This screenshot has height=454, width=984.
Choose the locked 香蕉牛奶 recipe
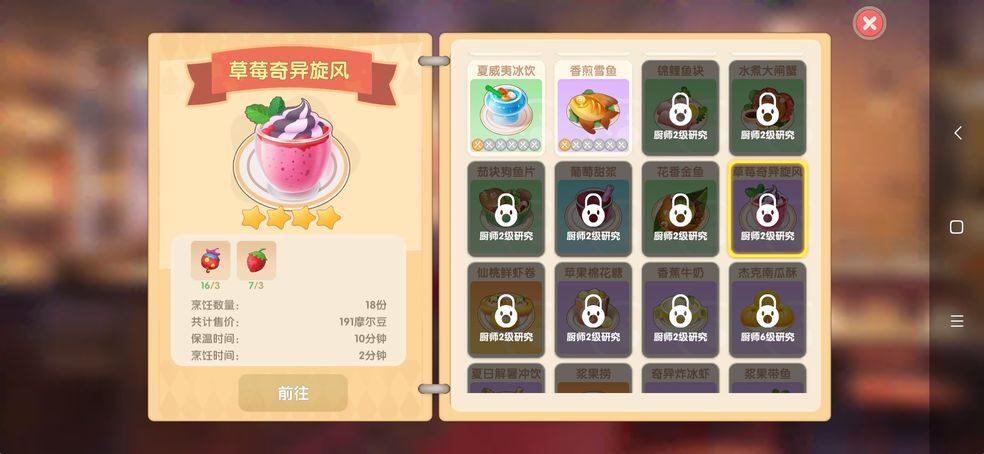pyautogui.click(x=680, y=310)
